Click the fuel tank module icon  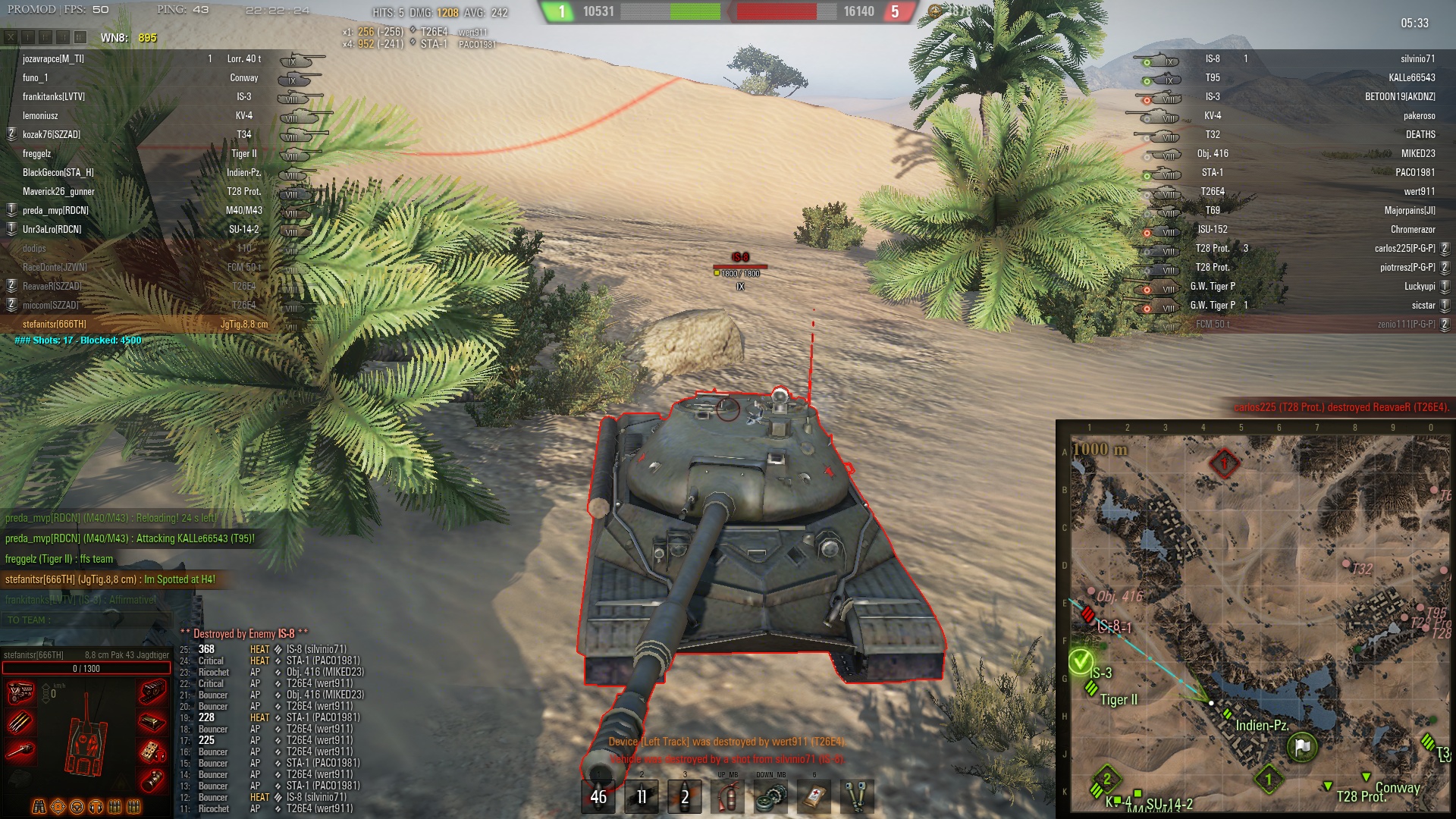[x=152, y=780]
